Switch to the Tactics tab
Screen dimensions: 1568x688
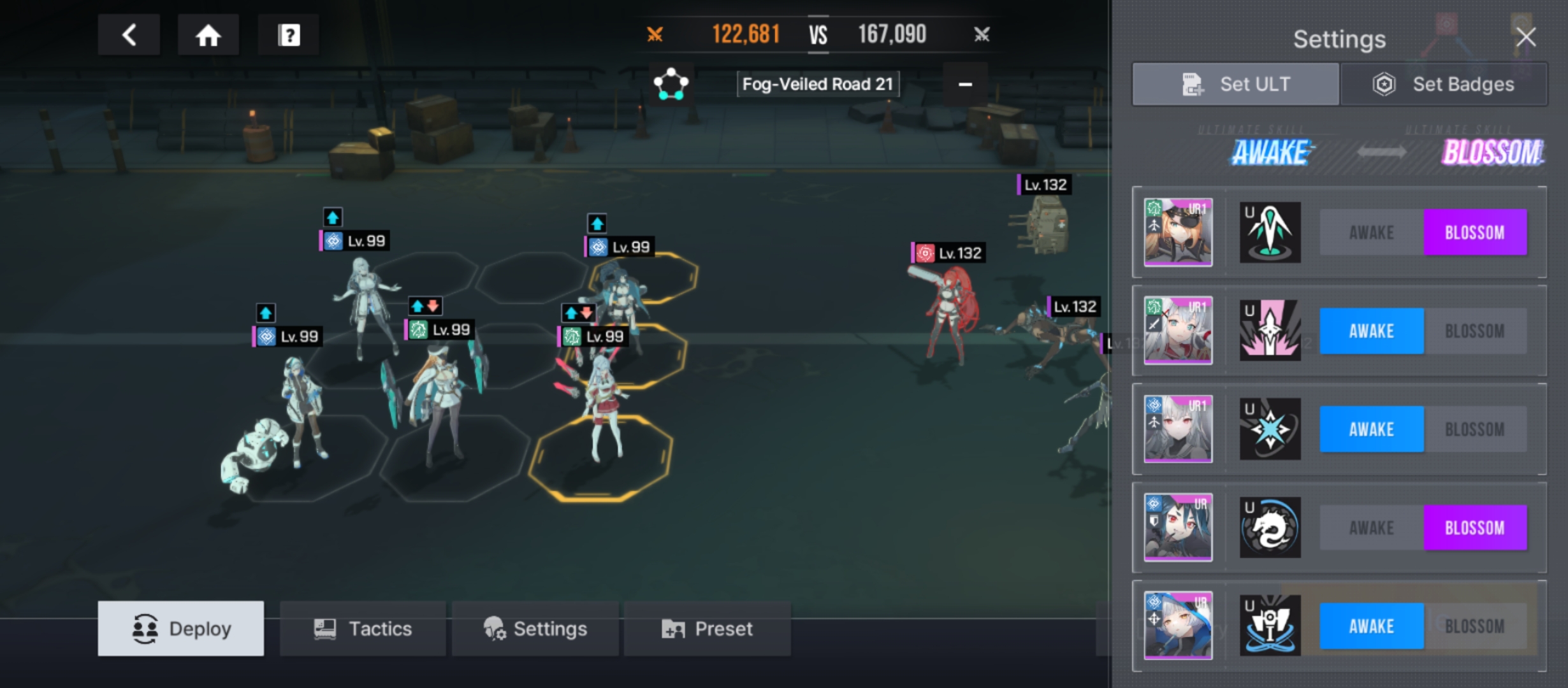coord(363,629)
